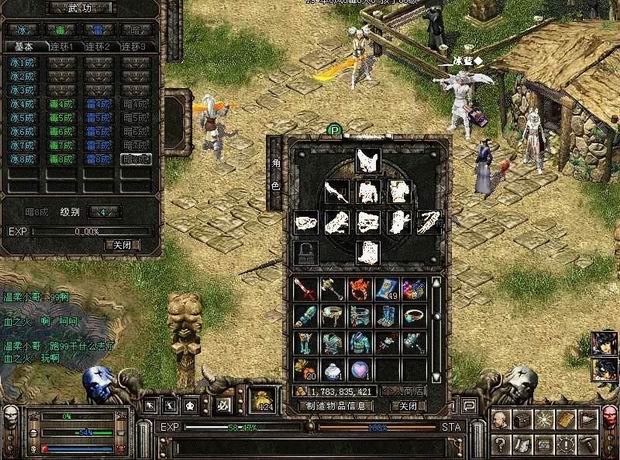This screenshot has width=620, height=460.
Task: Select the red sword in inventory
Action: click(x=306, y=290)
